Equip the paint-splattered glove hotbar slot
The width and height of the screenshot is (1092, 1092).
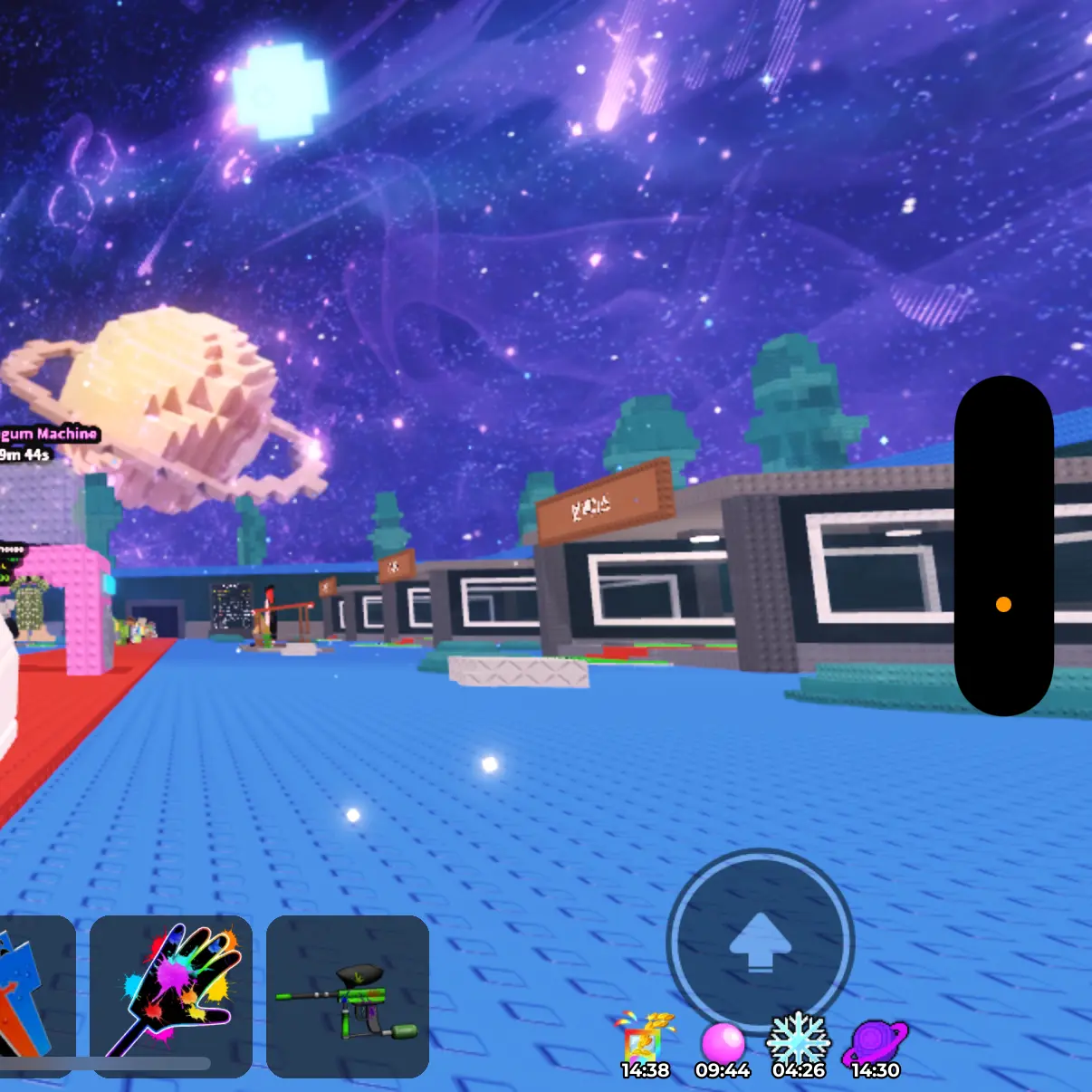(x=171, y=994)
